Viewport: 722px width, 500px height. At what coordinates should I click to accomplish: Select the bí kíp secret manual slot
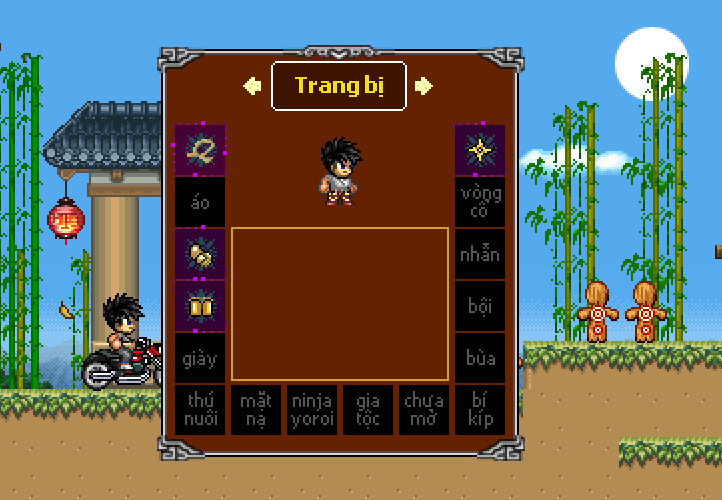click(480, 410)
